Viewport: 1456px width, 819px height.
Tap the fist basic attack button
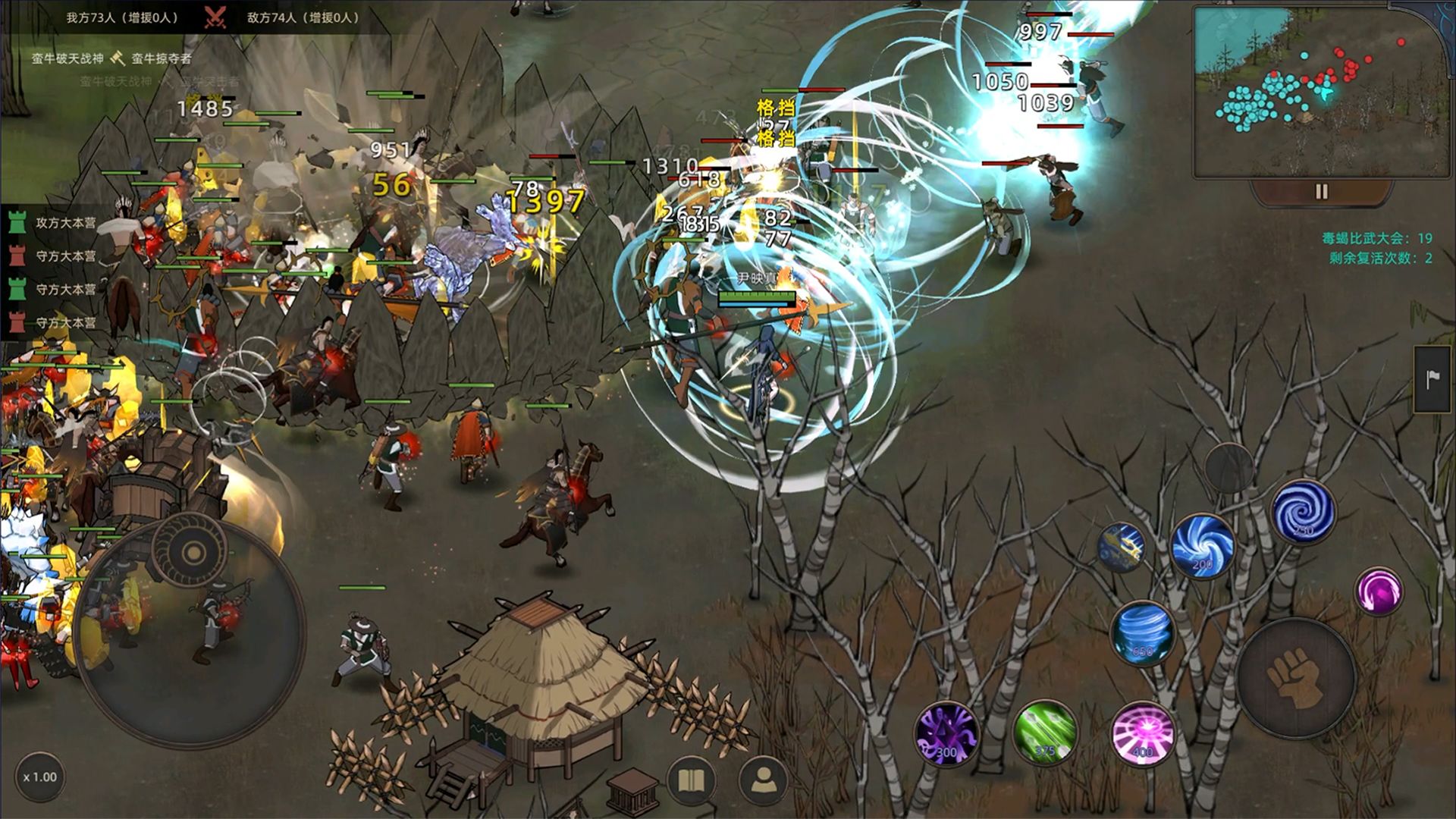1296,678
